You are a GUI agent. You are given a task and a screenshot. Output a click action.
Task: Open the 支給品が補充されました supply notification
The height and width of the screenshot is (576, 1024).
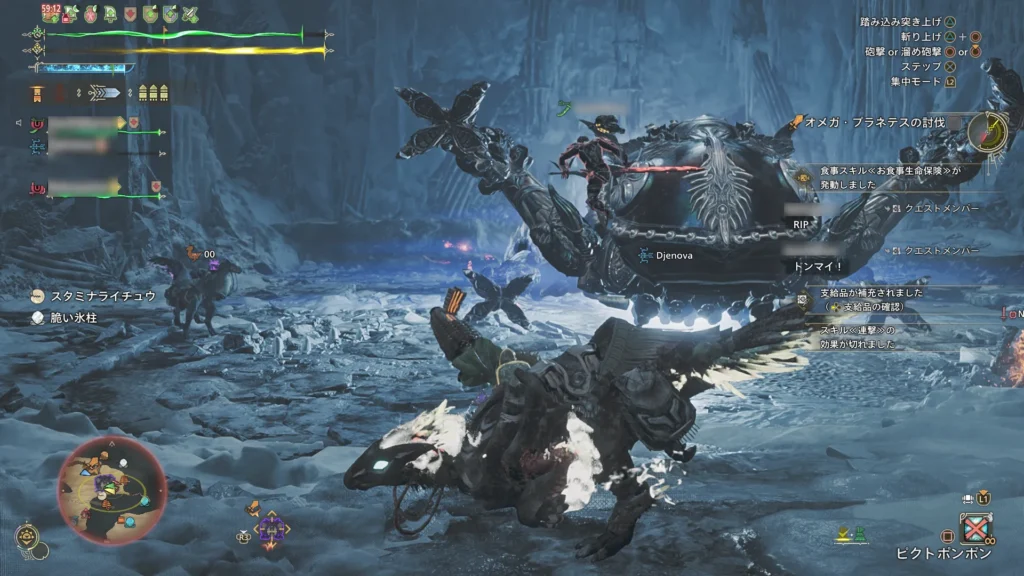[870, 294]
